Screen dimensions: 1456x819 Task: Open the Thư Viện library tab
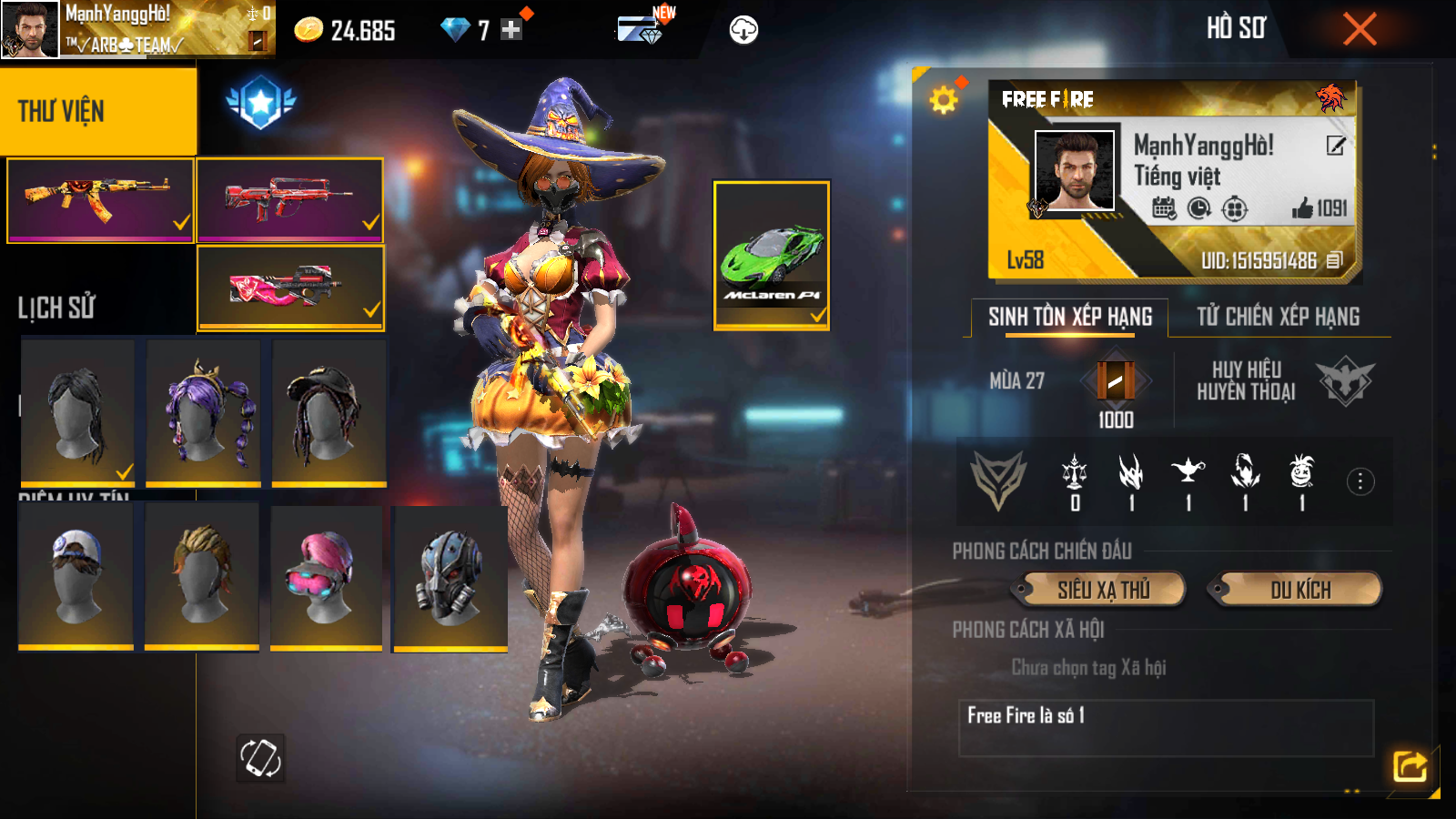point(97,111)
